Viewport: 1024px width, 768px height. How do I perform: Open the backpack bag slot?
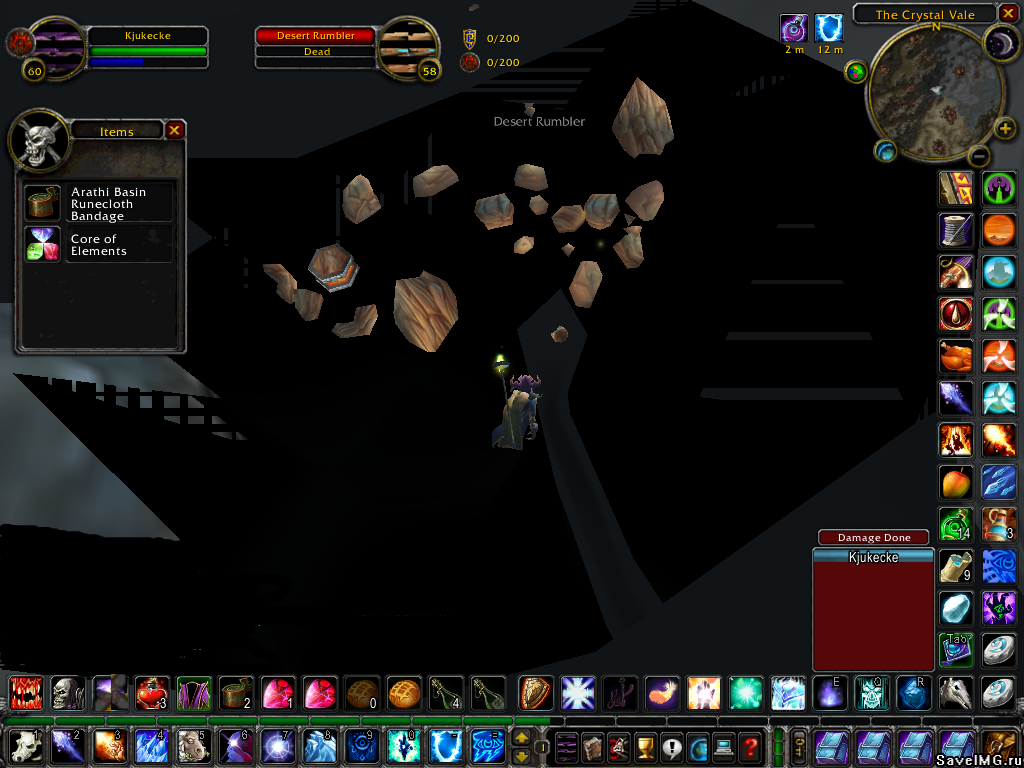[1000, 746]
